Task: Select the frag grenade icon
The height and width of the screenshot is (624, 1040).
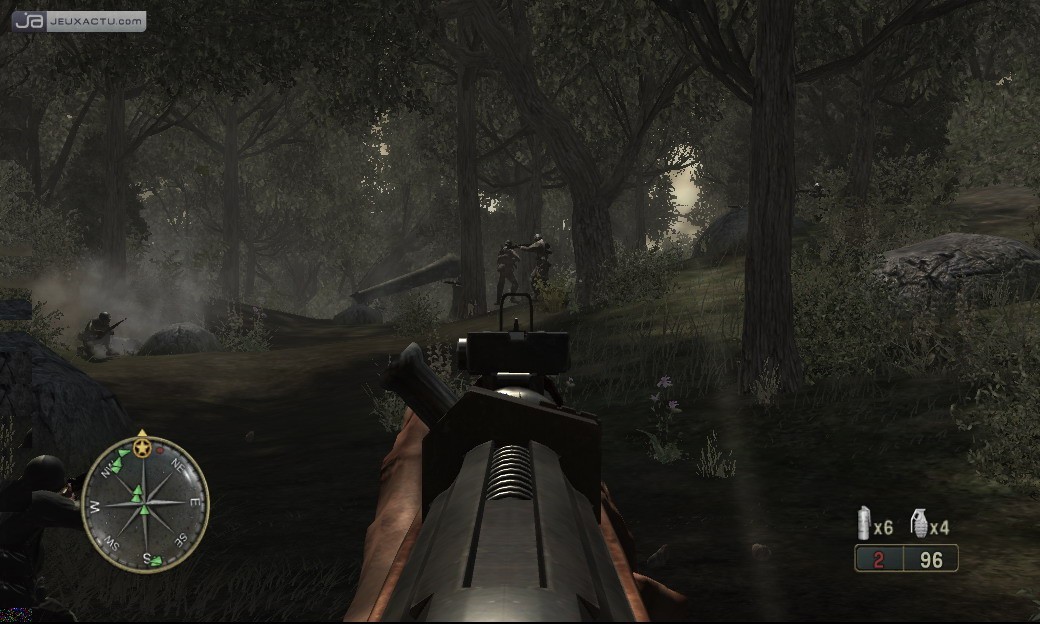Action: (x=919, y=523)
